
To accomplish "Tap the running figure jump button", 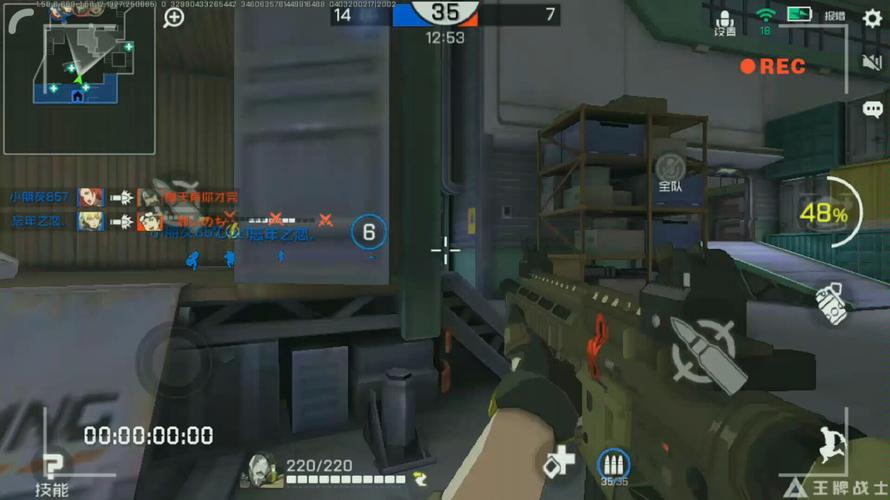I will 830,444.
